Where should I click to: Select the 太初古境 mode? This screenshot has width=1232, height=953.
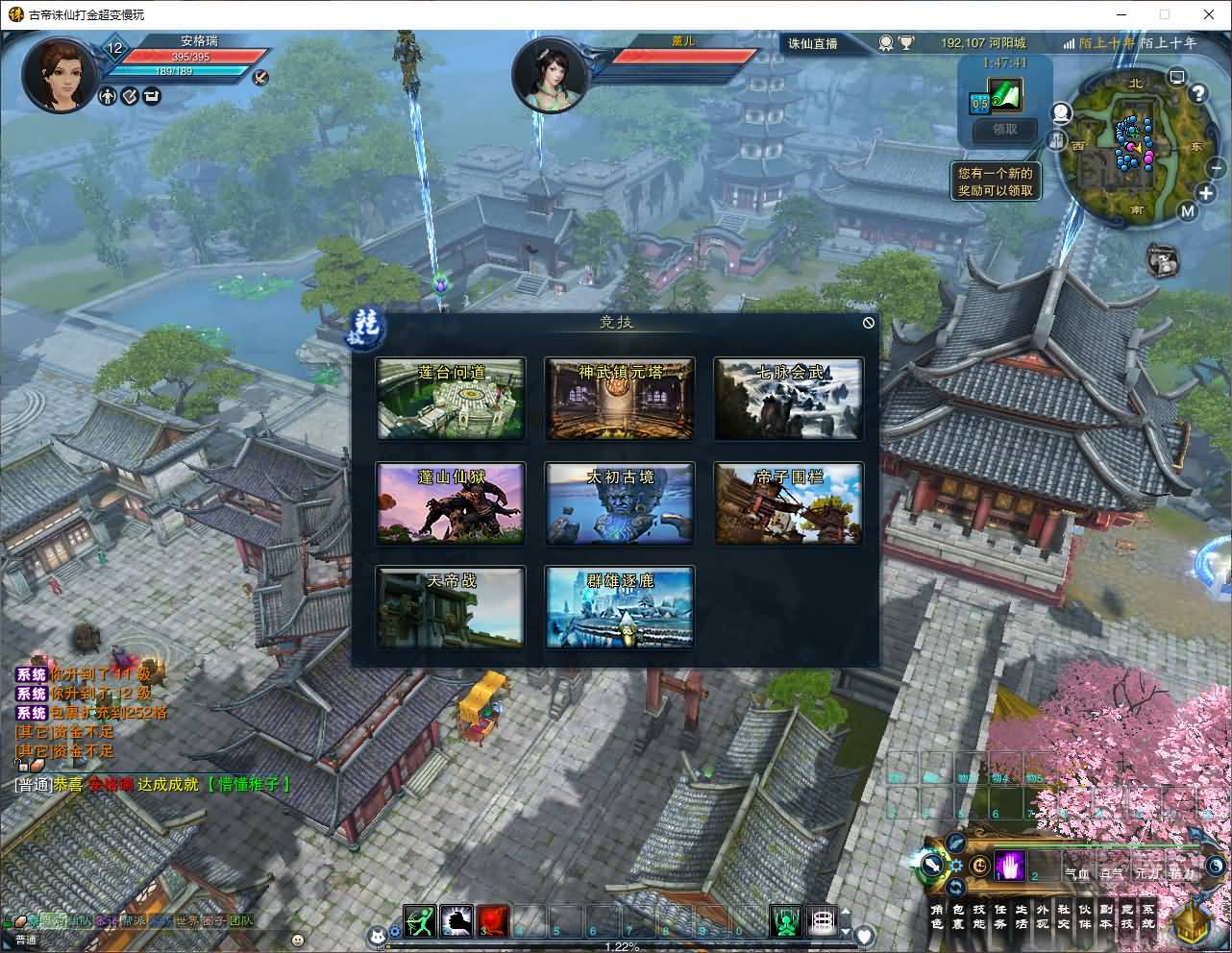[x=620, y=503]
